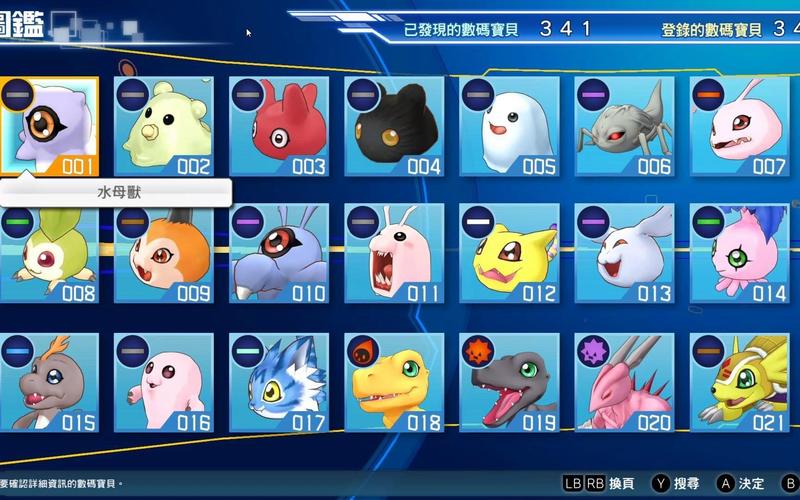The image size is (800, 500).
Task: Open entry 003 red Digimon
Action: point(279,126)
